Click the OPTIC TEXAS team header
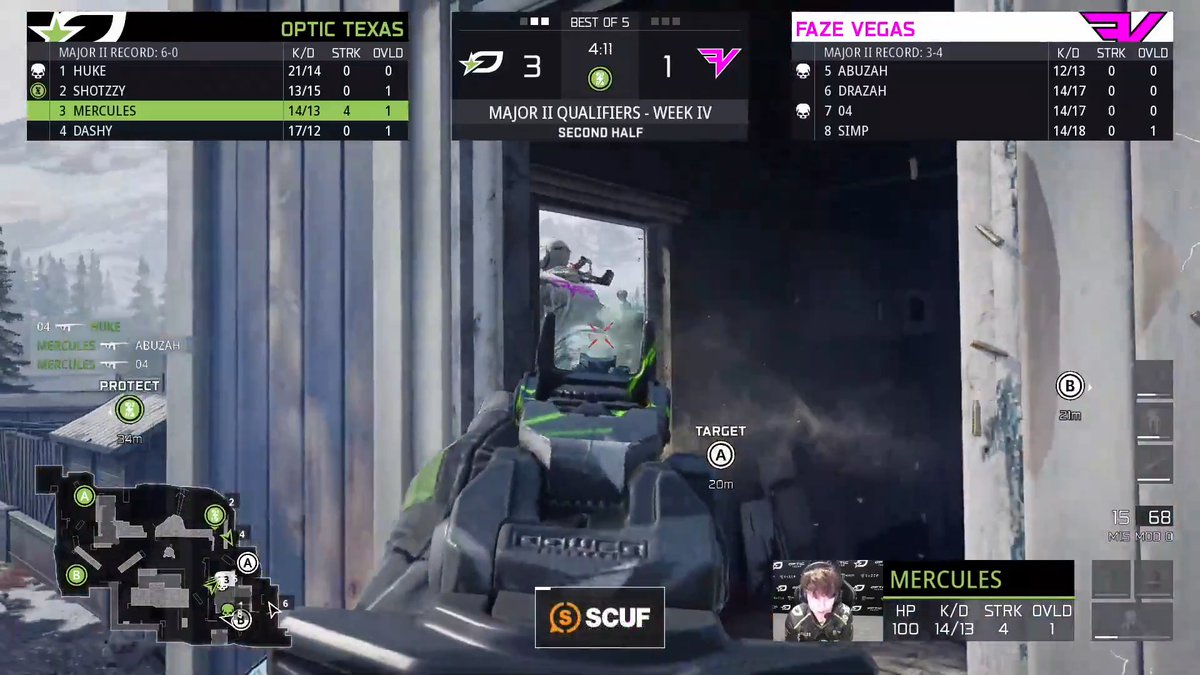The width and height of the screenshot is (1200, 675). click(217, 28)
